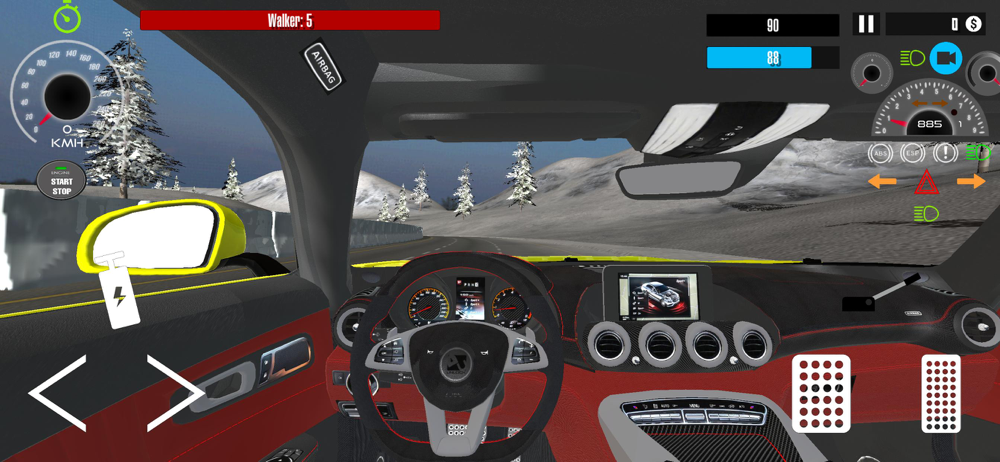Switch the camera view
Viewport: 1000px width, 462px height.
click(x=945, y=59)
